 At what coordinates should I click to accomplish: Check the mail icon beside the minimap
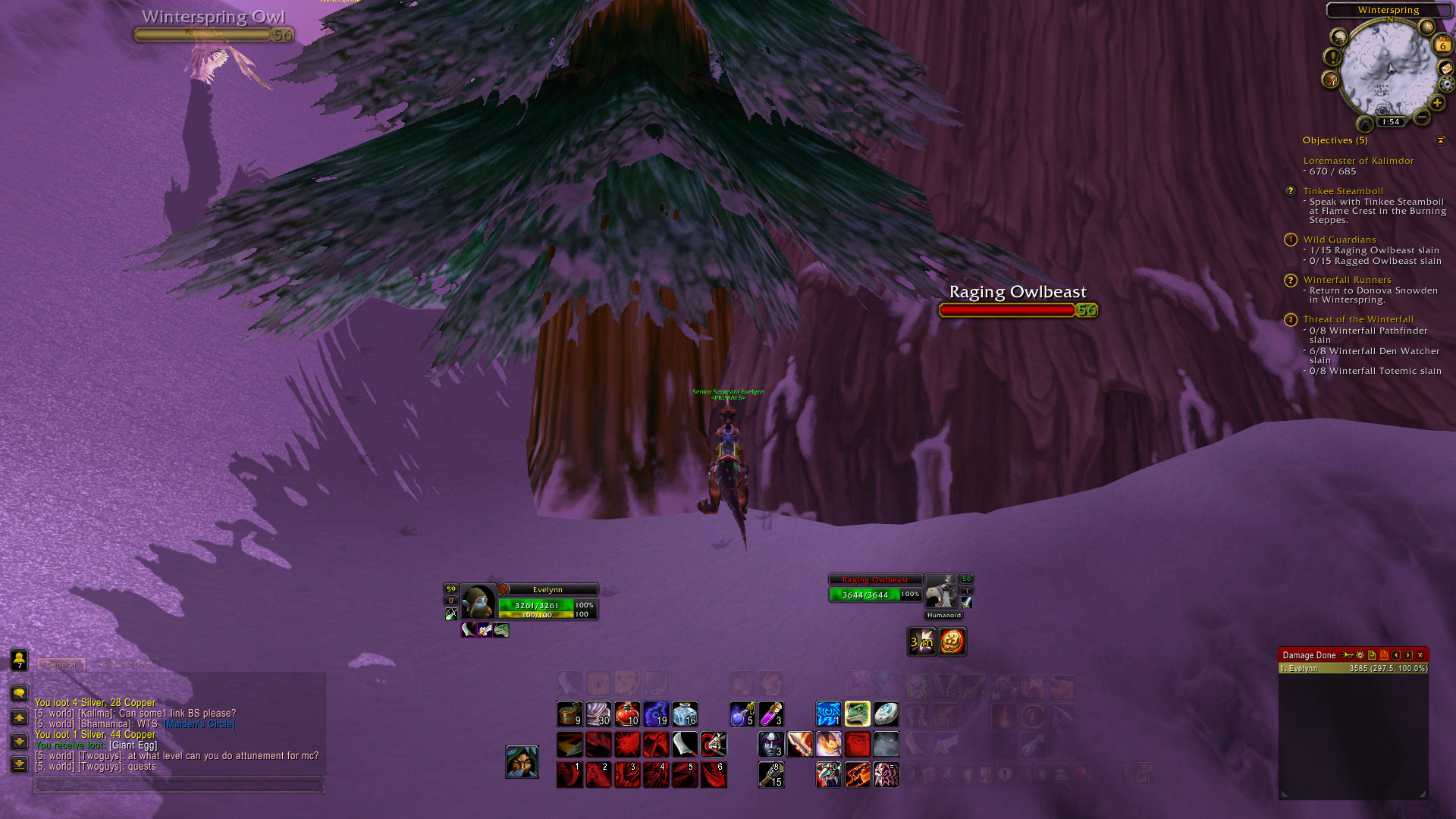[1446, 68]
